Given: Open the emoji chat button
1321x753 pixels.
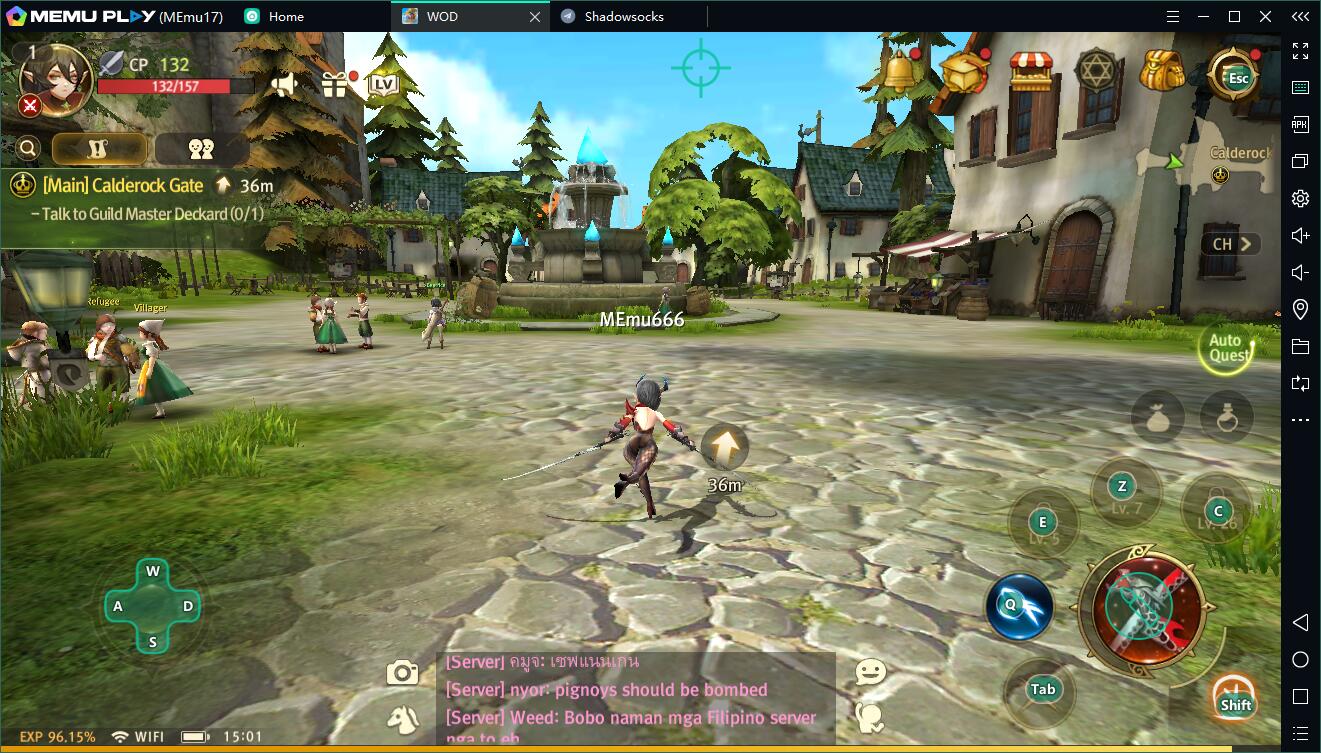Looking at the screenshot, I should (x=870, y=673).
